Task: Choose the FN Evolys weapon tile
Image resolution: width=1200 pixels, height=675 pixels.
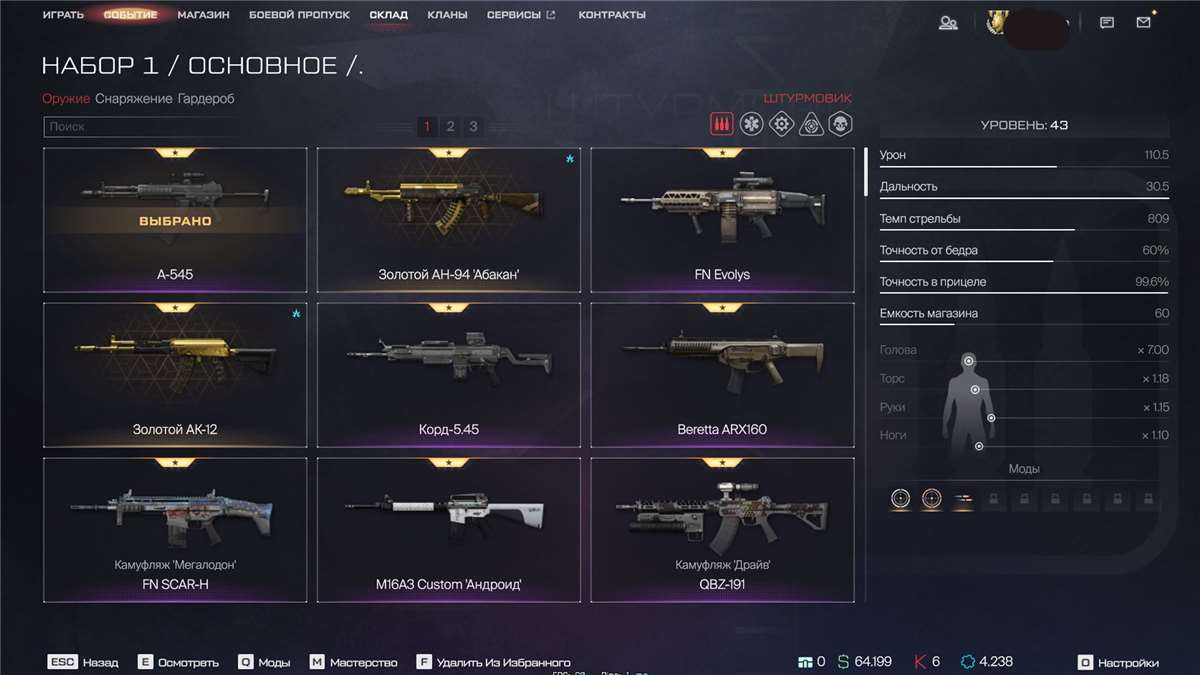Action: point(722,220)
